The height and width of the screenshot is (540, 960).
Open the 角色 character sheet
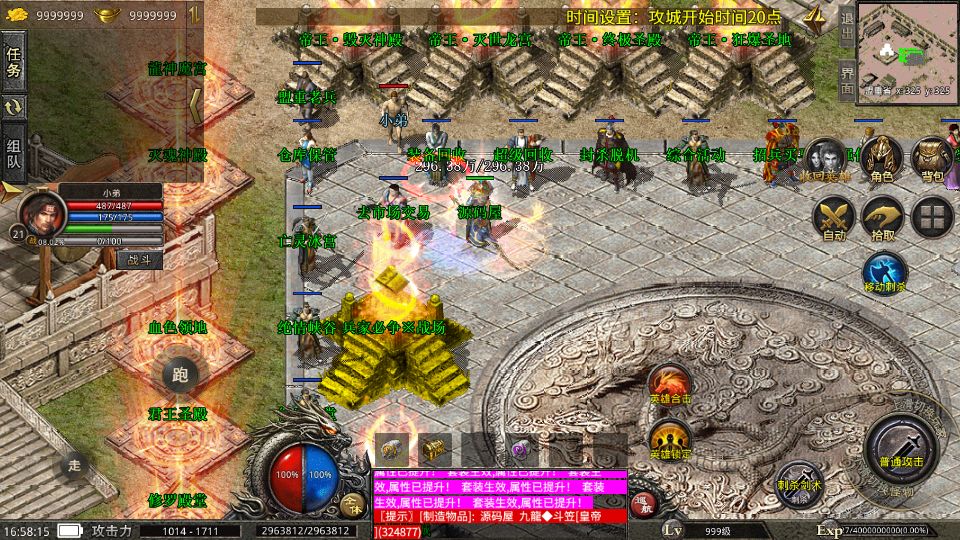tap(881, 158)
